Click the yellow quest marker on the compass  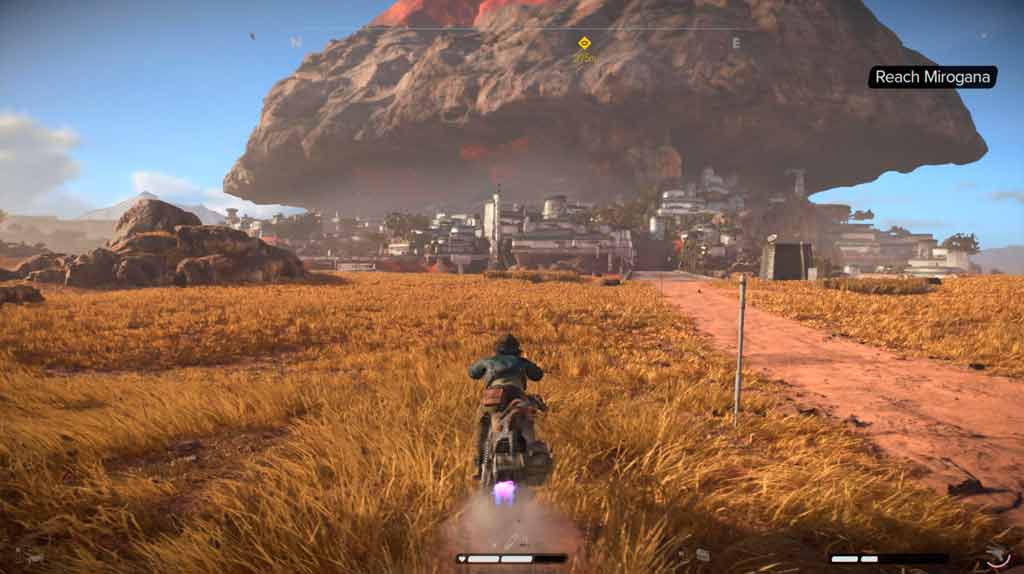click(x=584, y=43)
